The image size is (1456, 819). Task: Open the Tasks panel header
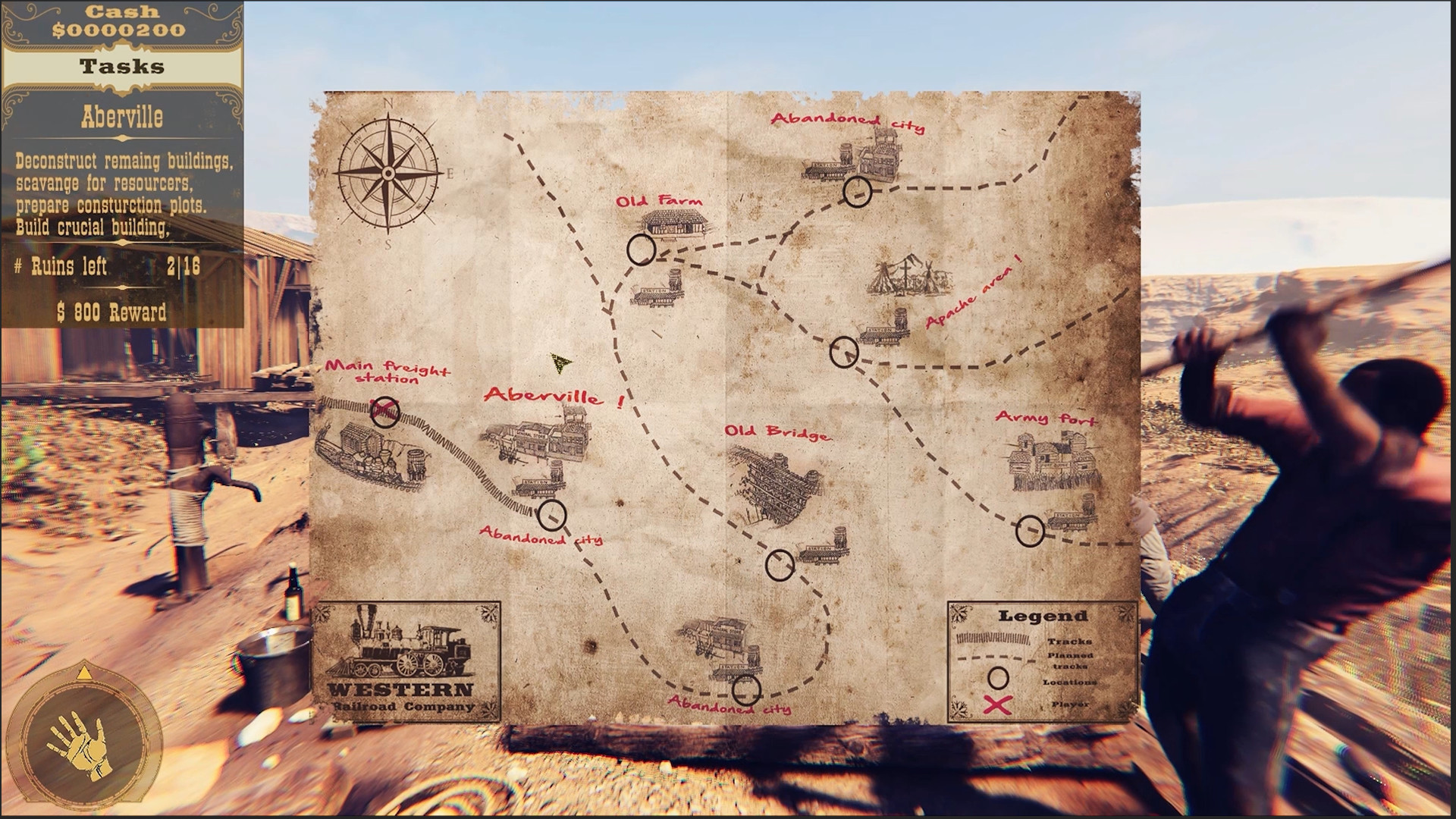click(x=121, y=65)
